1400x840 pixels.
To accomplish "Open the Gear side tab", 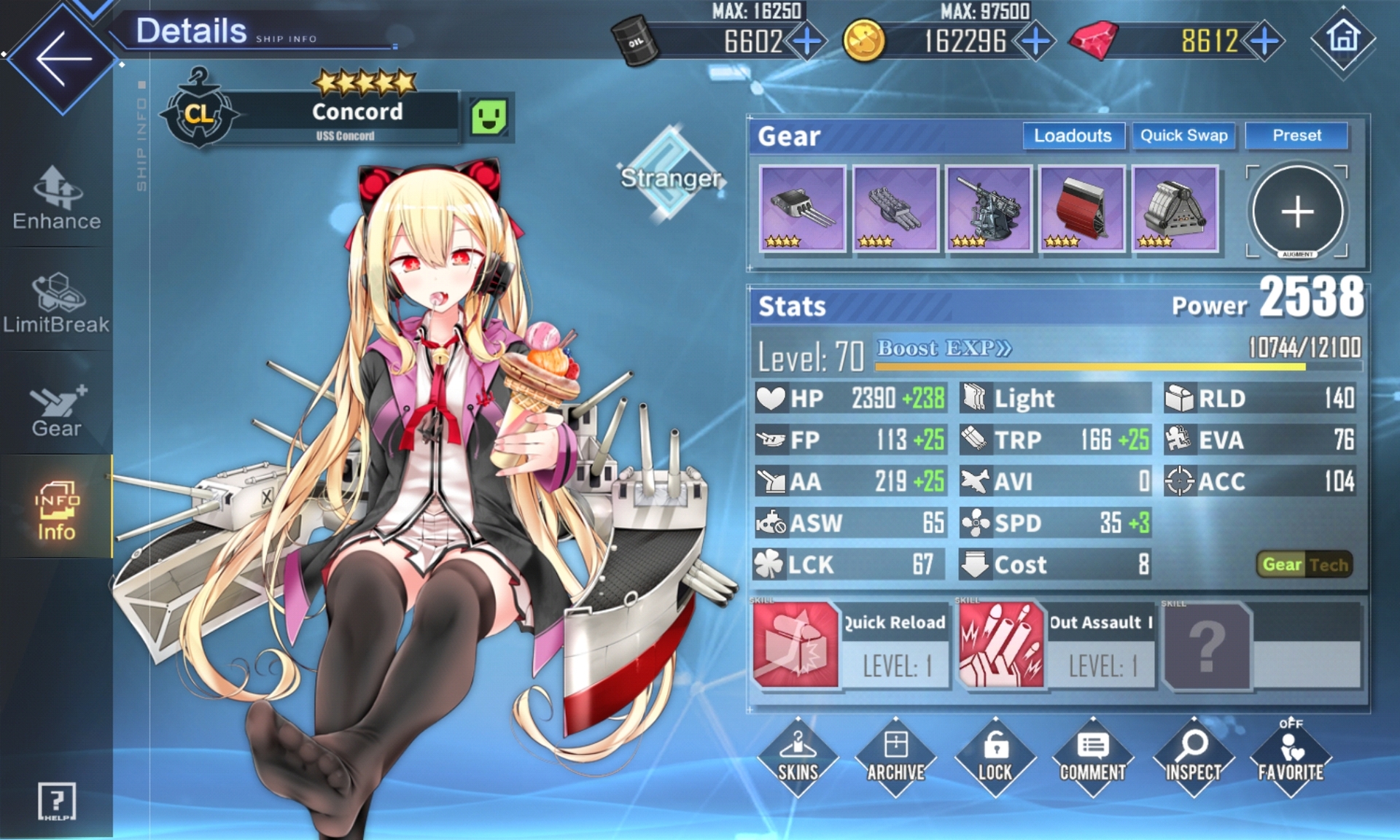I will (x=57, y=411).
